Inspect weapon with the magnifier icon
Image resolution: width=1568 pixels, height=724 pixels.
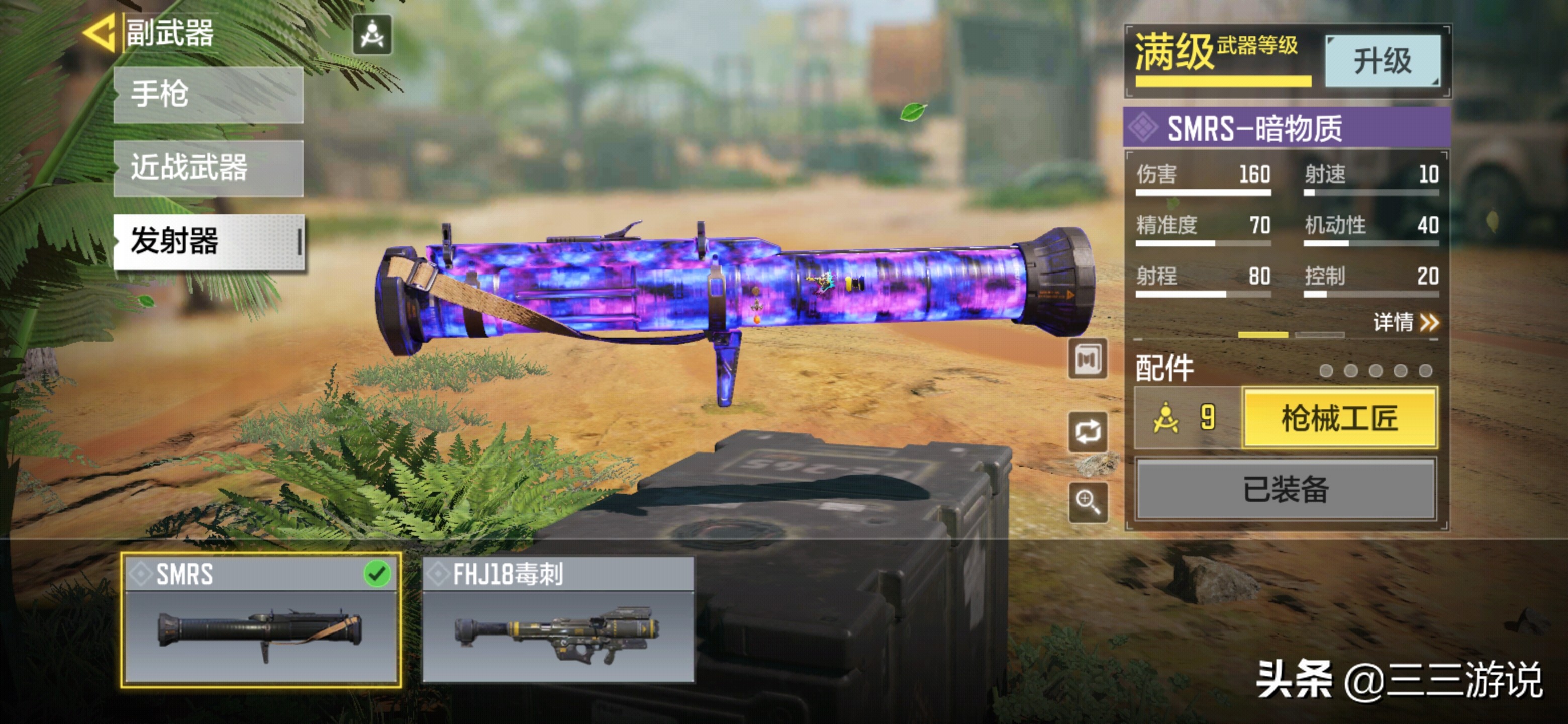(x=1088, y=502)
